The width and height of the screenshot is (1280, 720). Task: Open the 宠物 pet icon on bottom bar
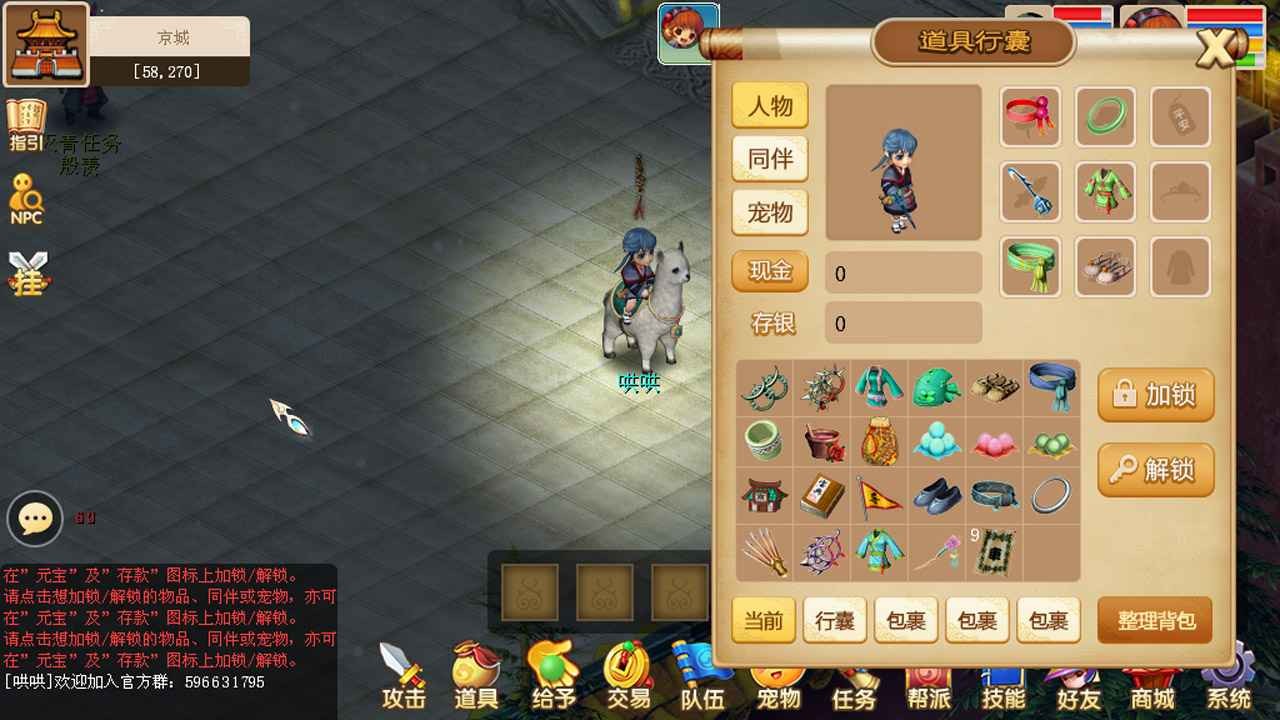pos(778,678)
